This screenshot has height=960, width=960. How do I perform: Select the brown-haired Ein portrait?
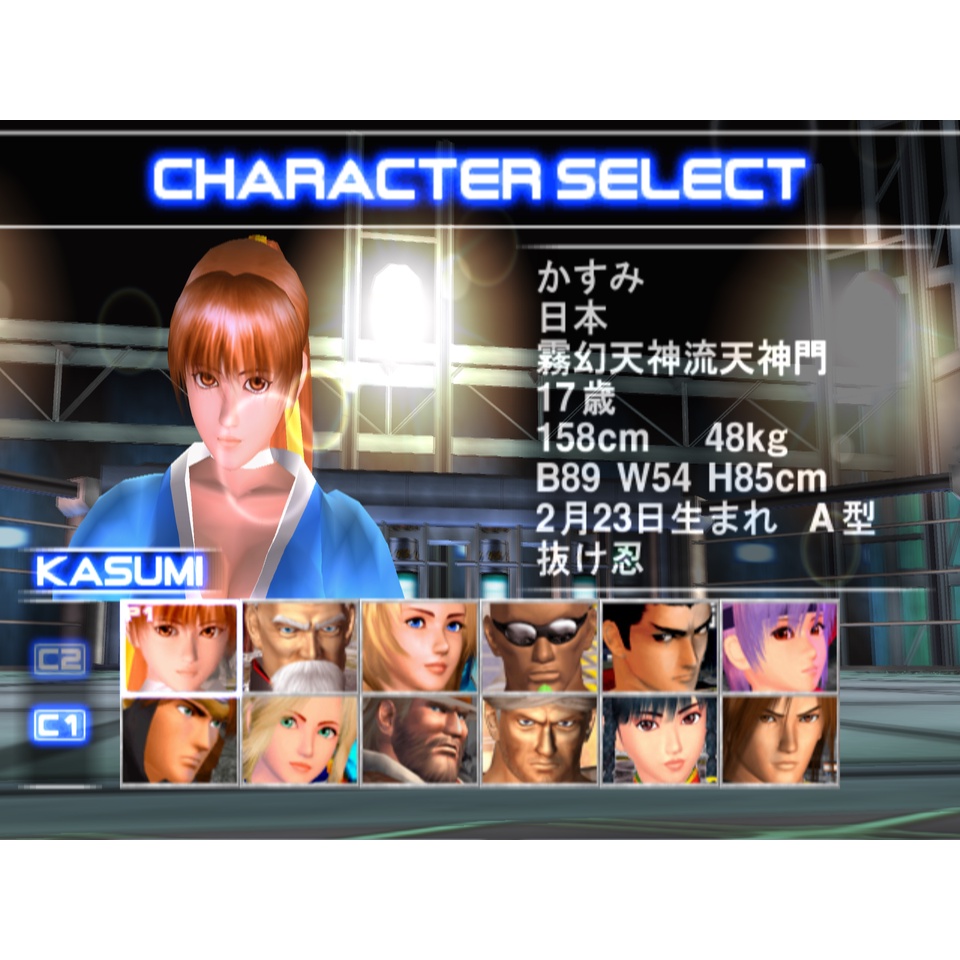[x=780, y=740]
